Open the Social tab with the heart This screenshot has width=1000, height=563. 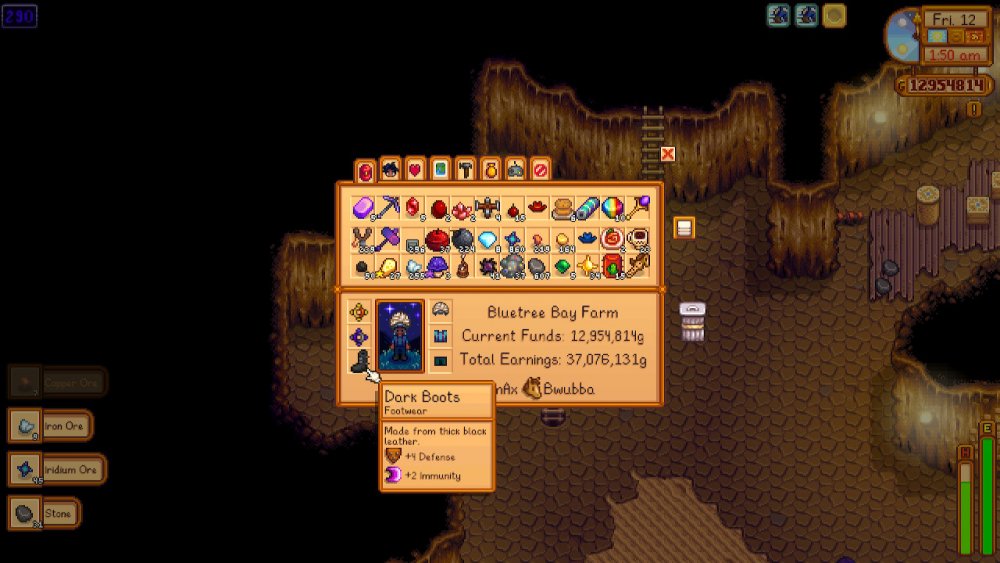(x=415, y=170)
